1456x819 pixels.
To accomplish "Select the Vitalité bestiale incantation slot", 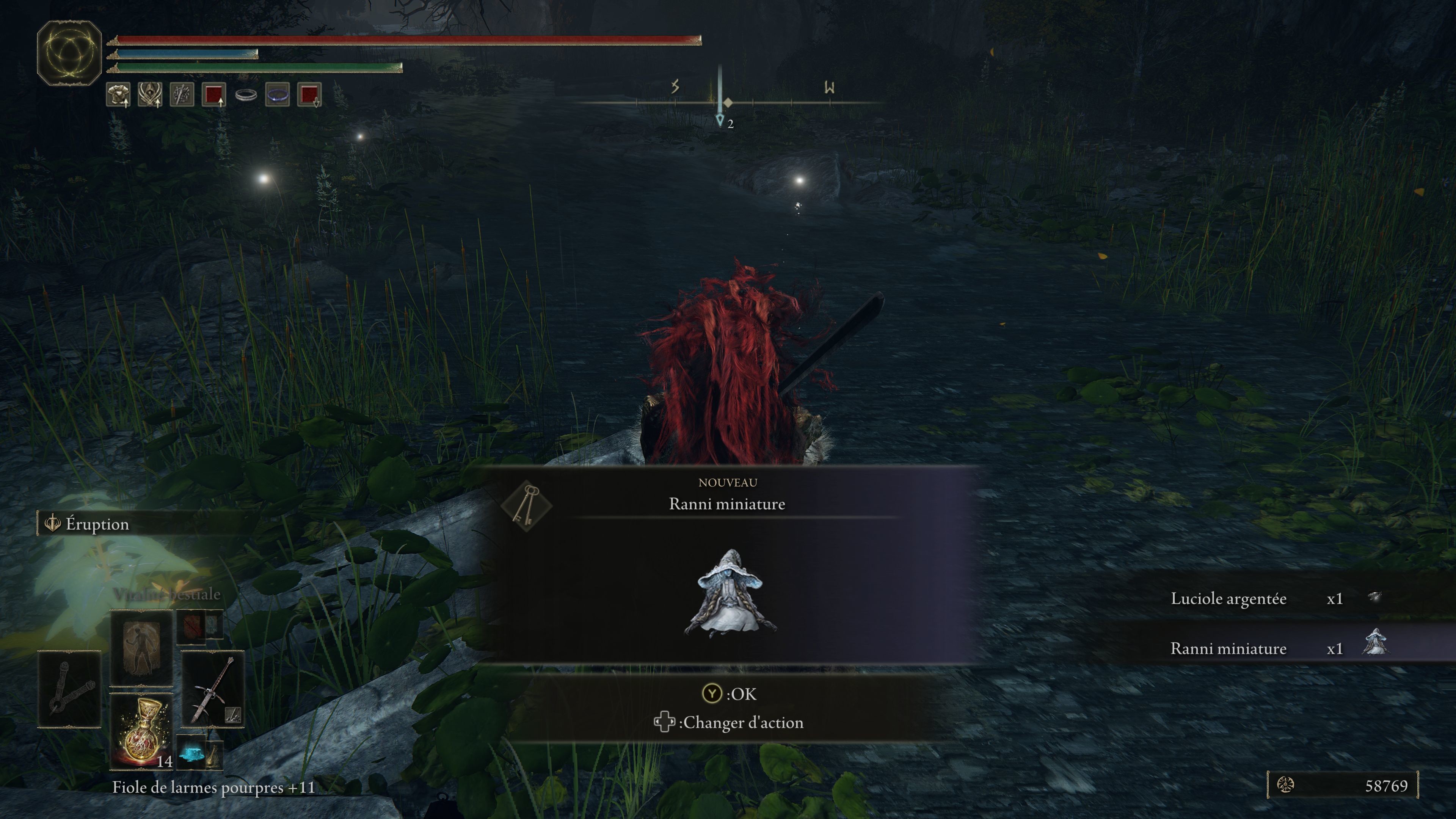I will coord(141,647).
